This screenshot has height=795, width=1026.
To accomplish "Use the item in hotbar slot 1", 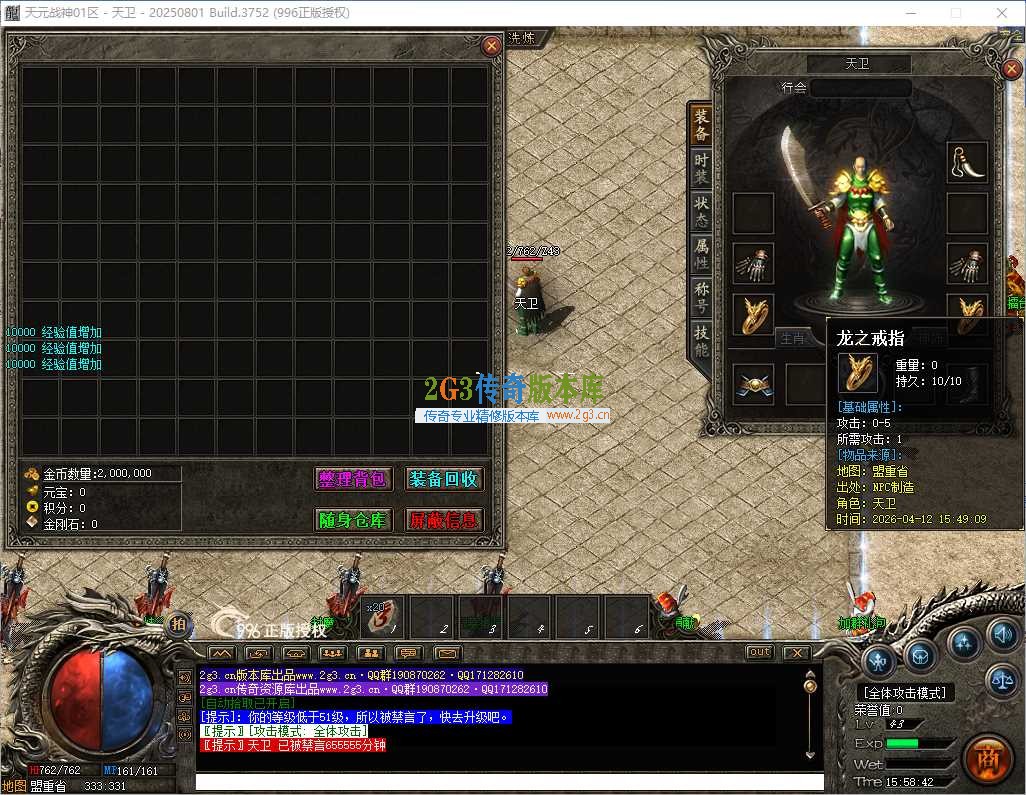I will [x=382, y=616].
